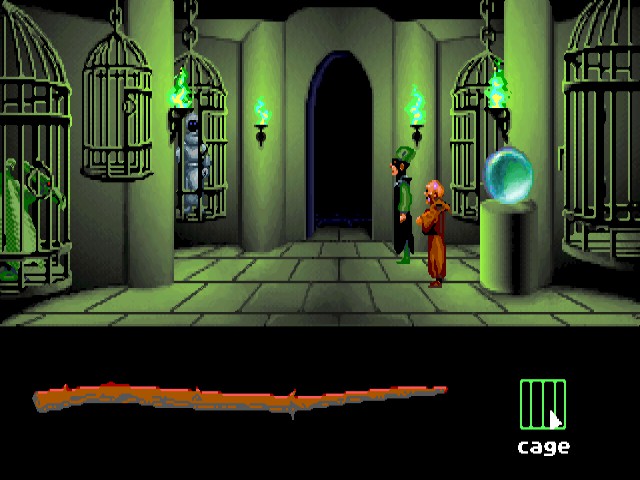Select the cage object icon
Image resolution: width=640 pixels, height=480 pixels.
(542, 405)
